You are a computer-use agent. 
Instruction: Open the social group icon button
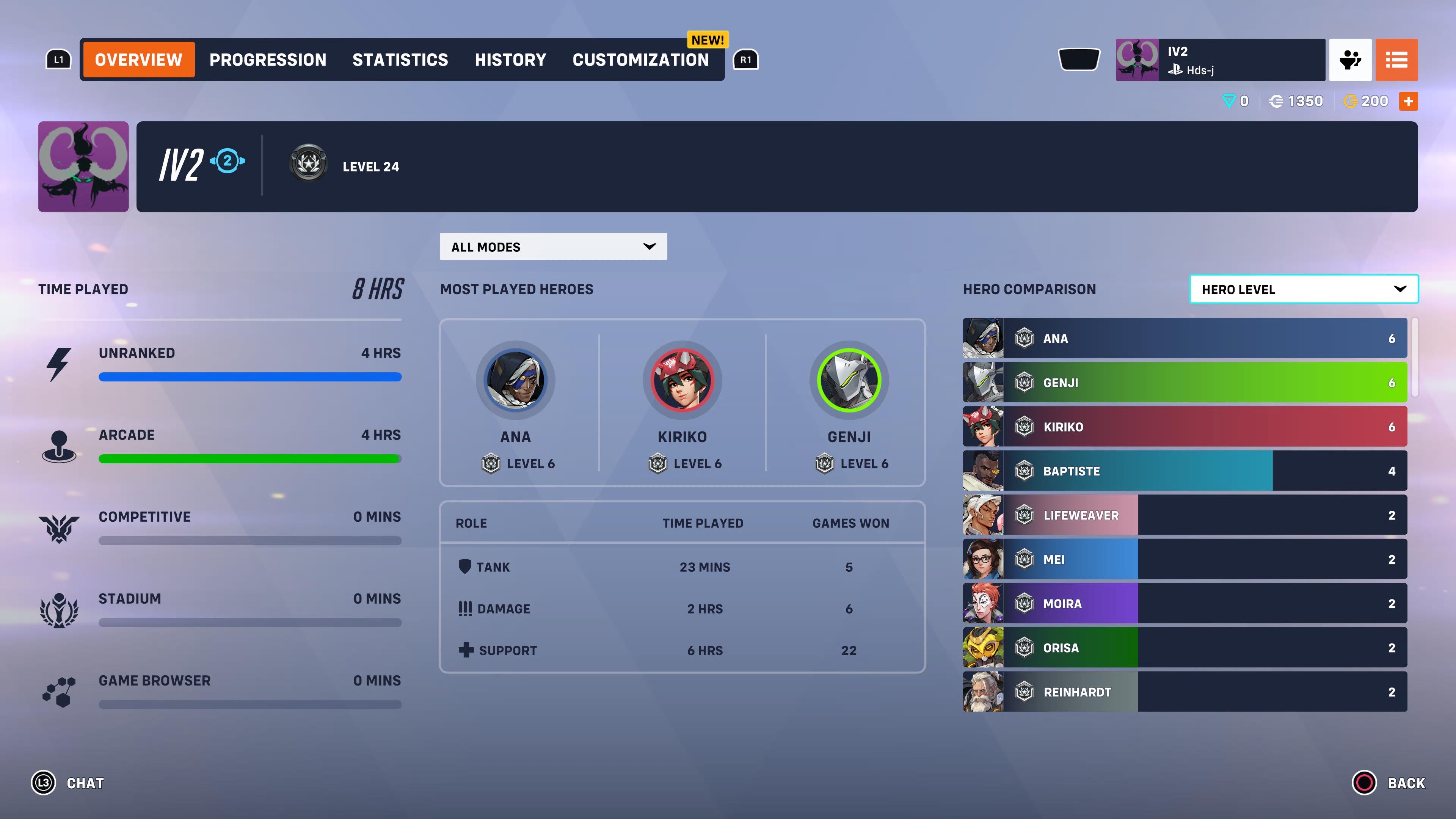tap(1350, 60)
